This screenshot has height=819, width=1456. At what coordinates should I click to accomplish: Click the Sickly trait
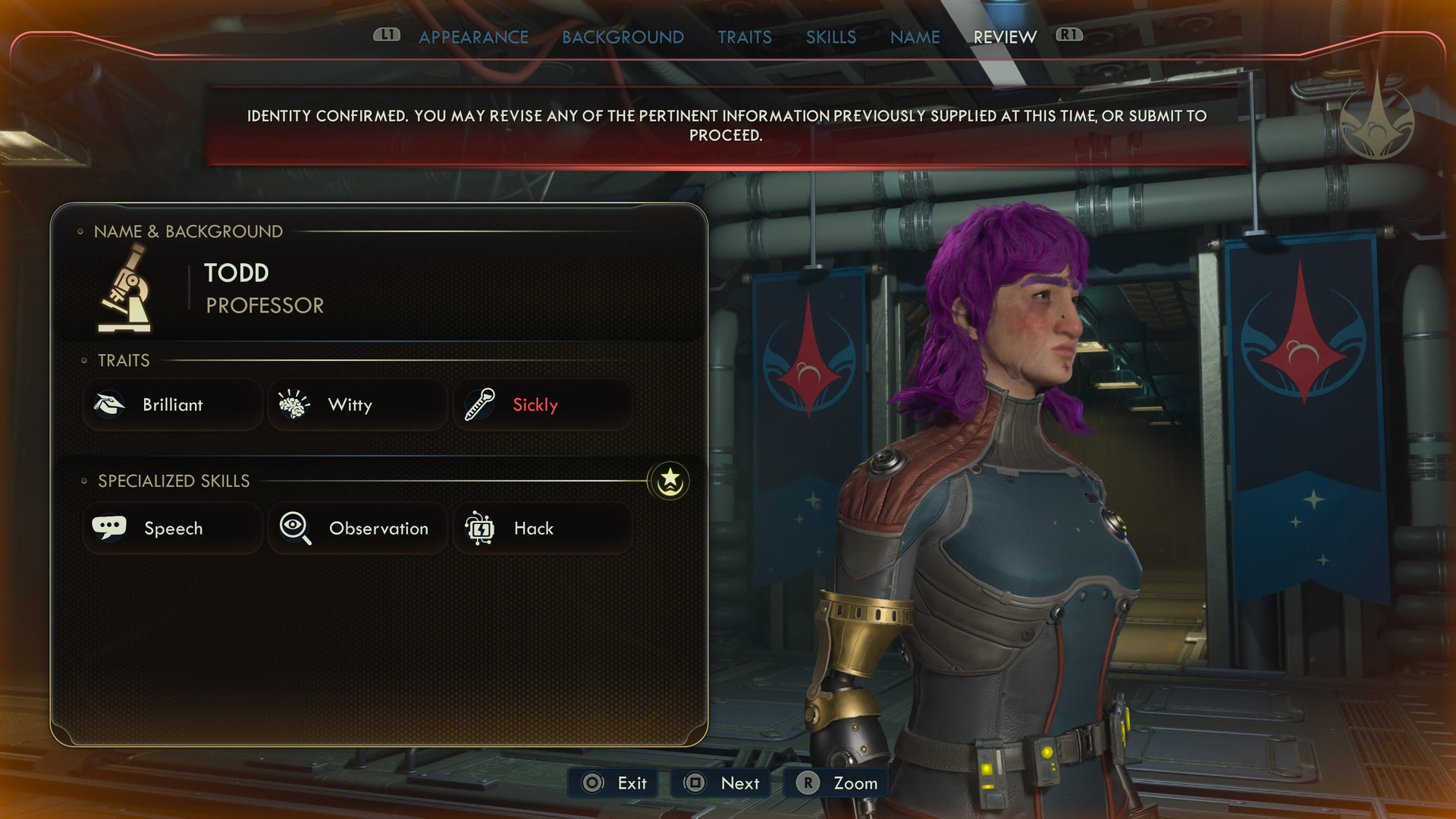click(x=542, y=405)
